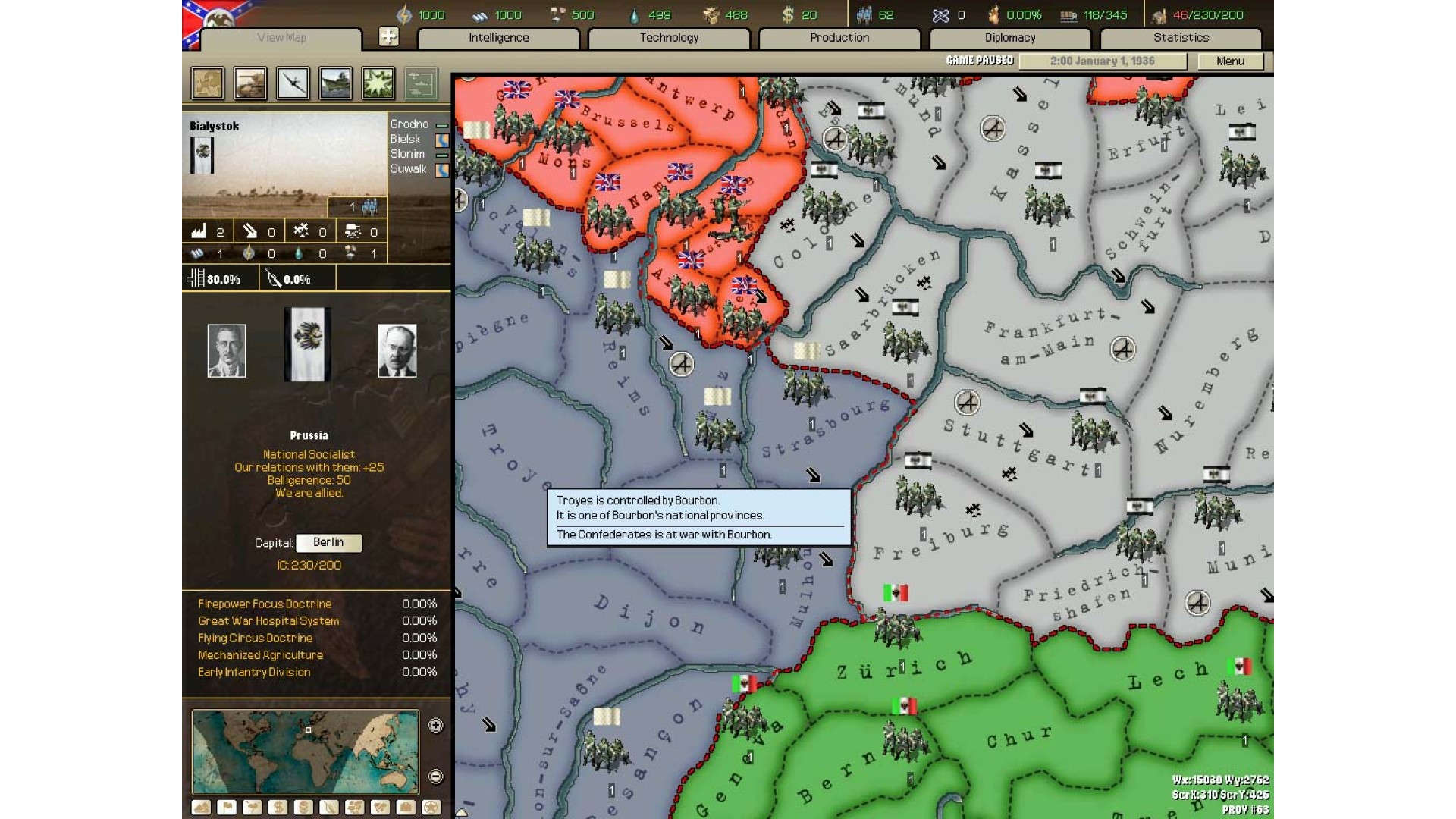Activate the flag map mode button
Viewport: 1456px width, 819px height.
(227, 808)
